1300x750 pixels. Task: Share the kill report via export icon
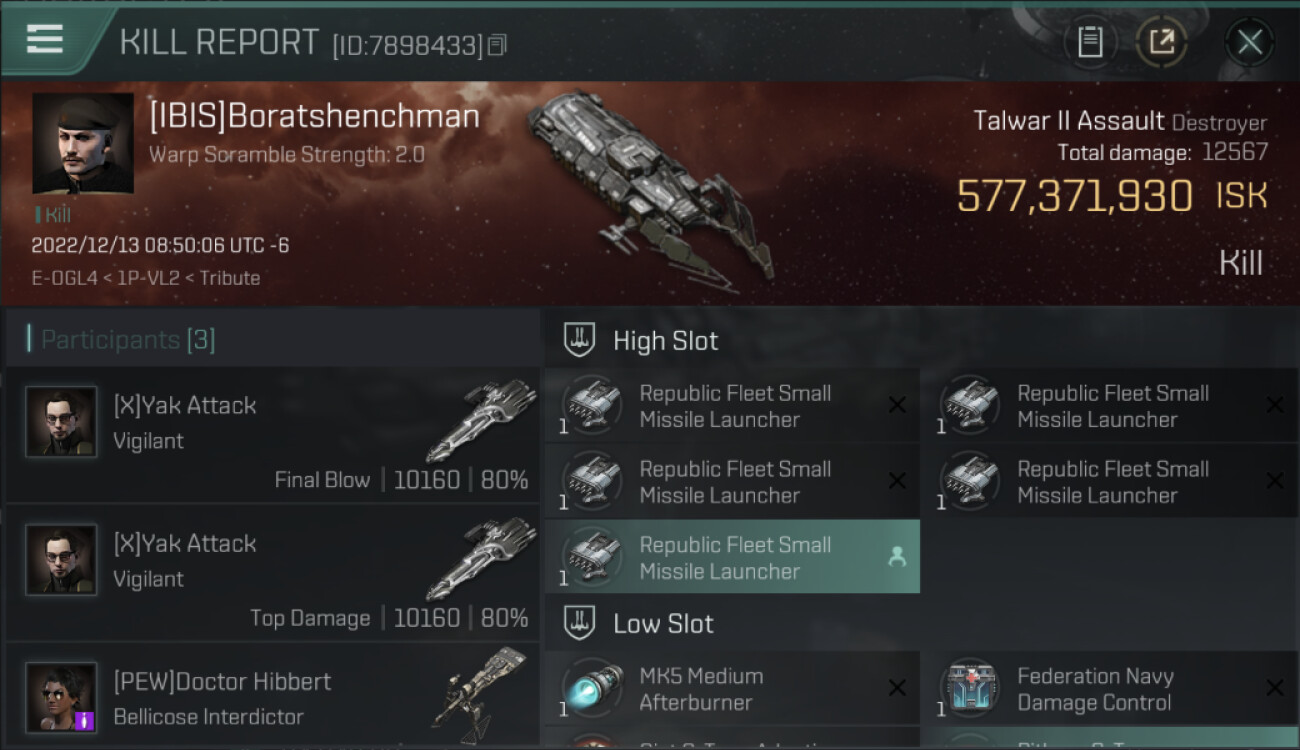pos(1161,42)
